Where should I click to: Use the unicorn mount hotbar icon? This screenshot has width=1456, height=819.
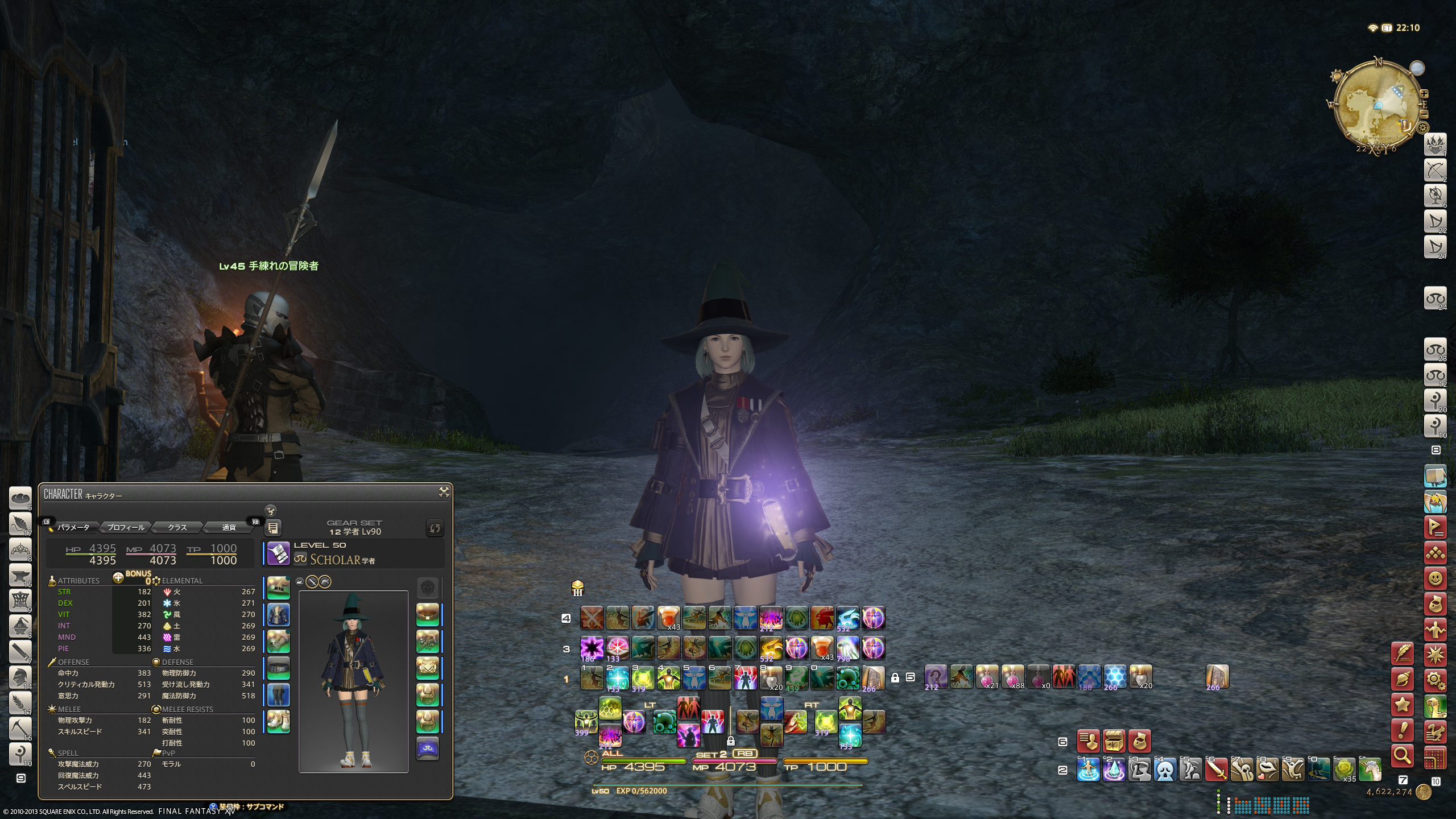pos(1370,771)
